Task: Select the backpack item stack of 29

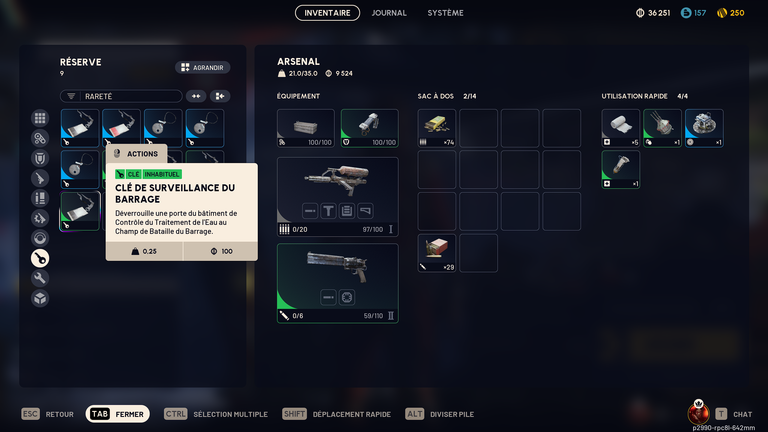Action: [x=437, y=253]
